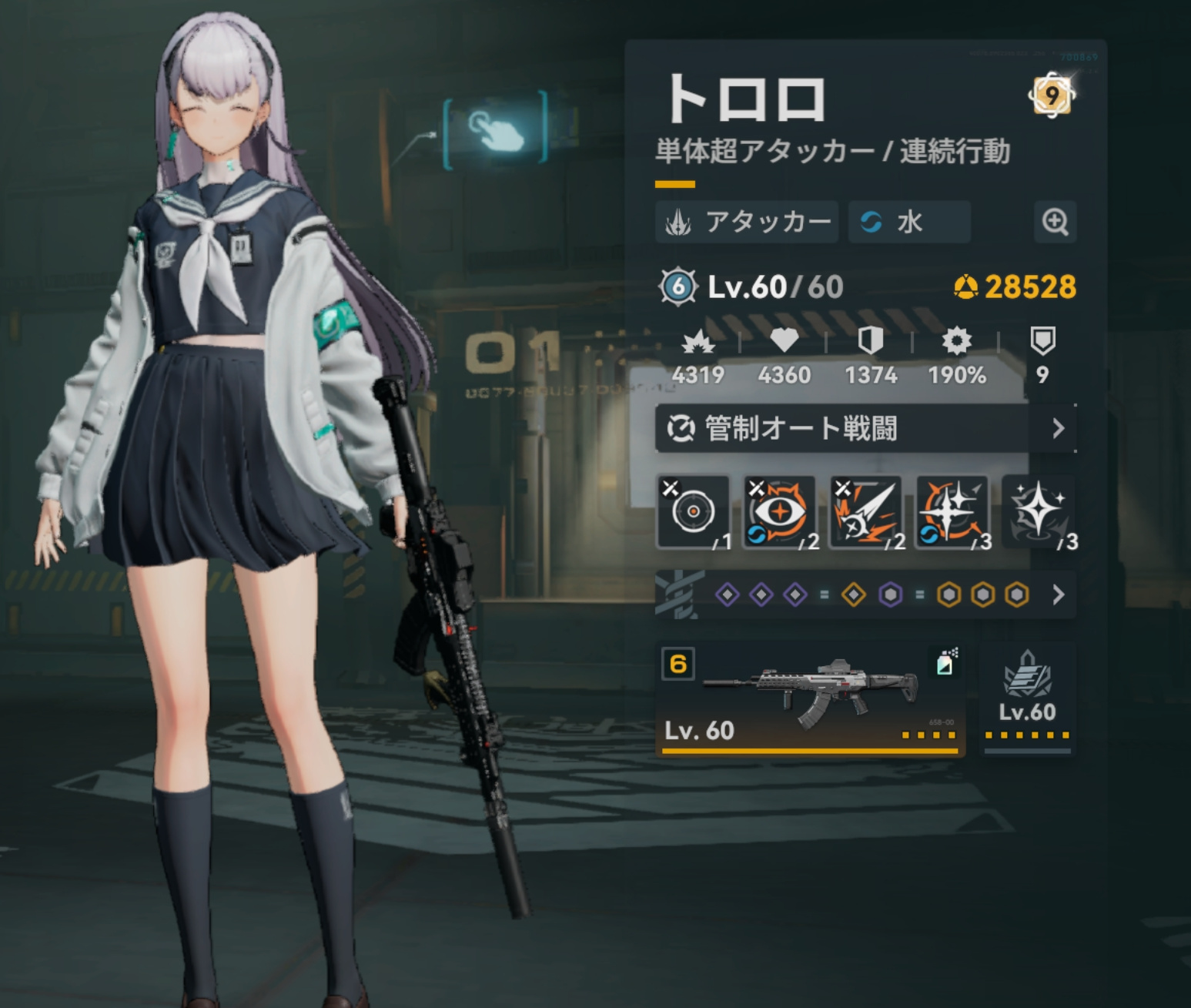View the blade strike skill icon
1191x1008 pixels.
click(x=865, y=512)
